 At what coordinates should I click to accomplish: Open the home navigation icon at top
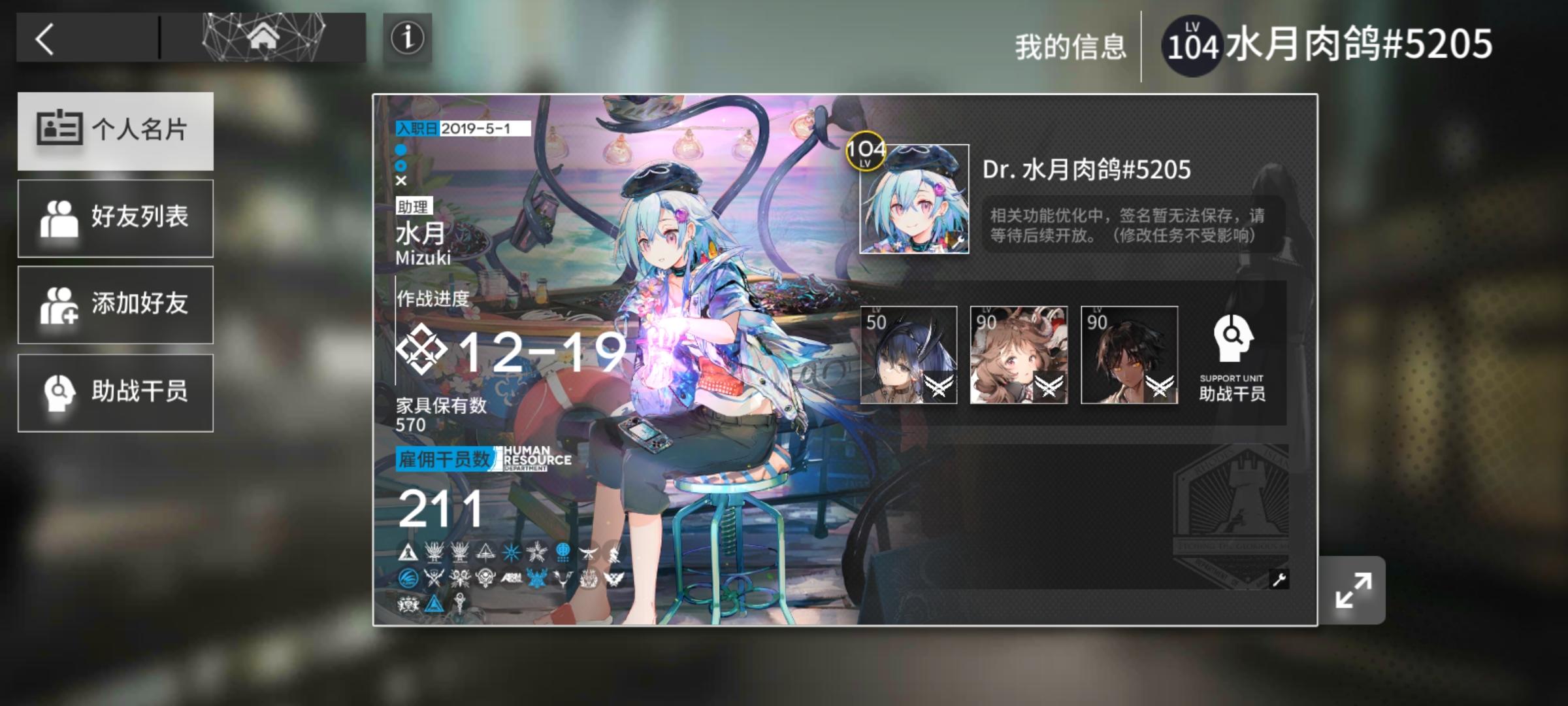tap(265, 38)
